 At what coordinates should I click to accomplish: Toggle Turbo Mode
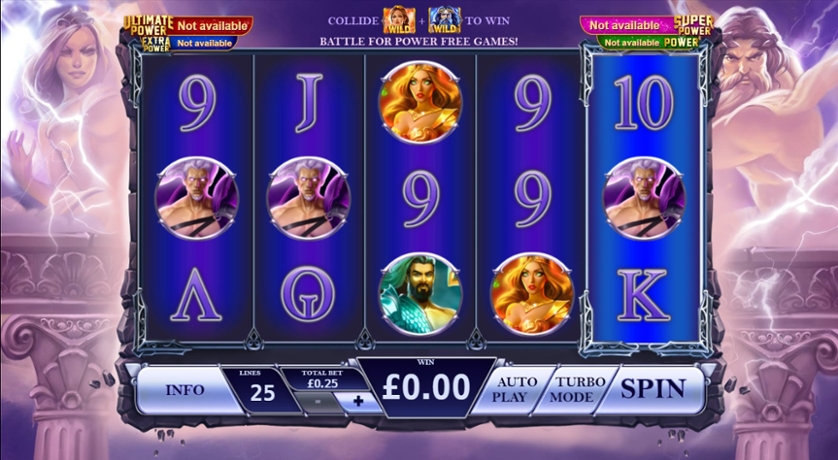(x=575, y=389)
